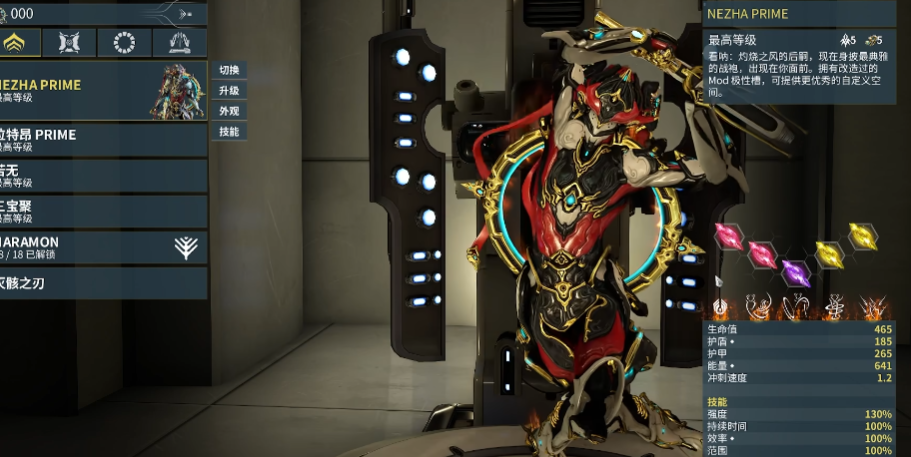Switch to the fourth loadout tab
911x457 pixels.
coord(181,43)
